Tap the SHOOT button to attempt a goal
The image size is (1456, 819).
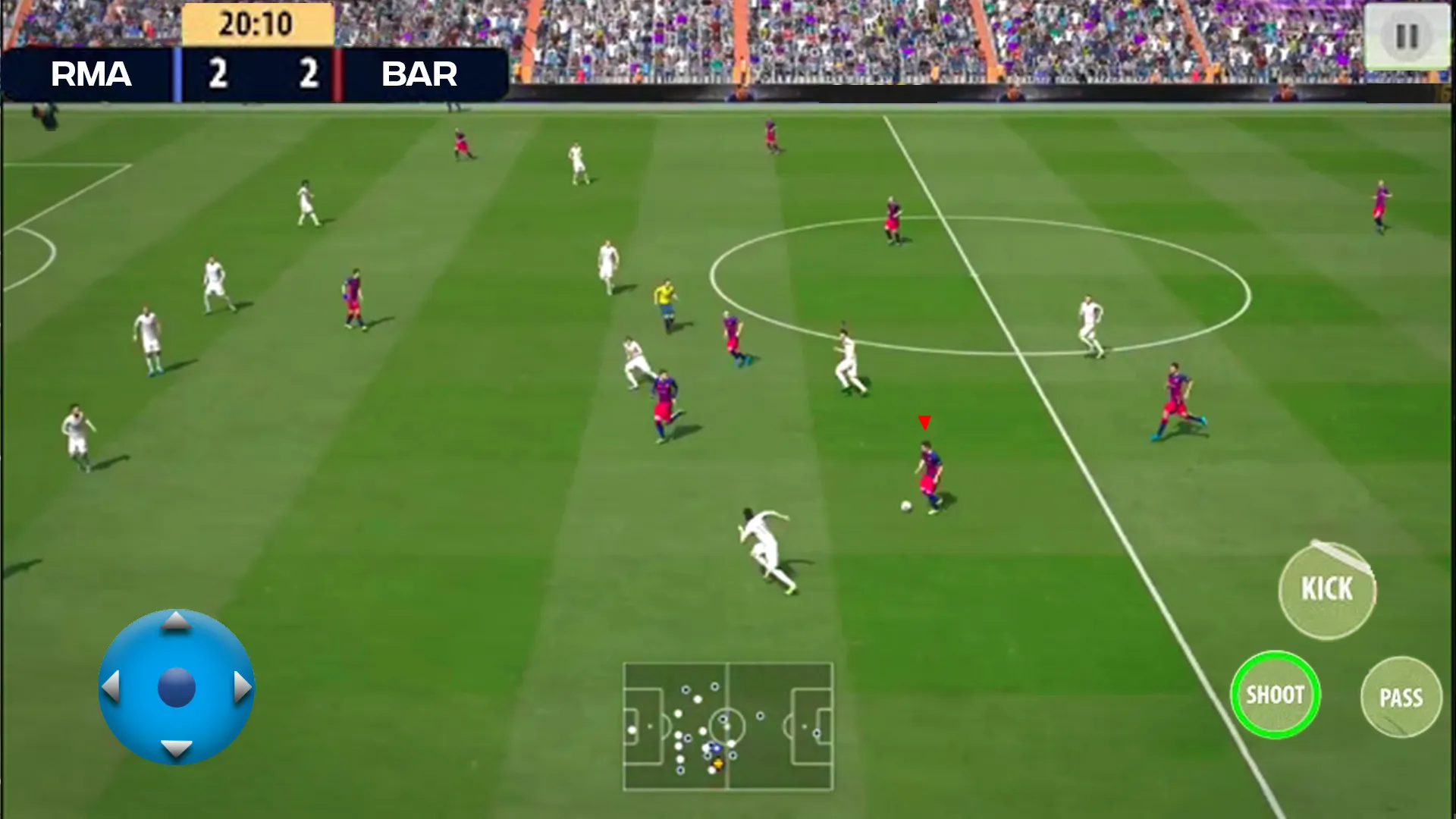1276,692
